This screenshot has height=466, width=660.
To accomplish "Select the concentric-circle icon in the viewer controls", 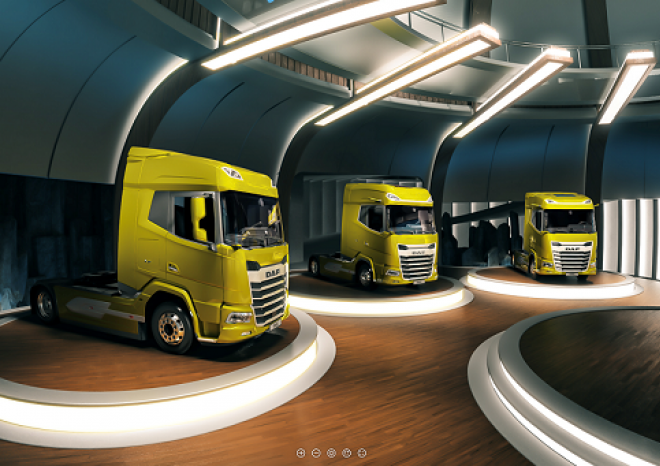I will coord(331,453).
